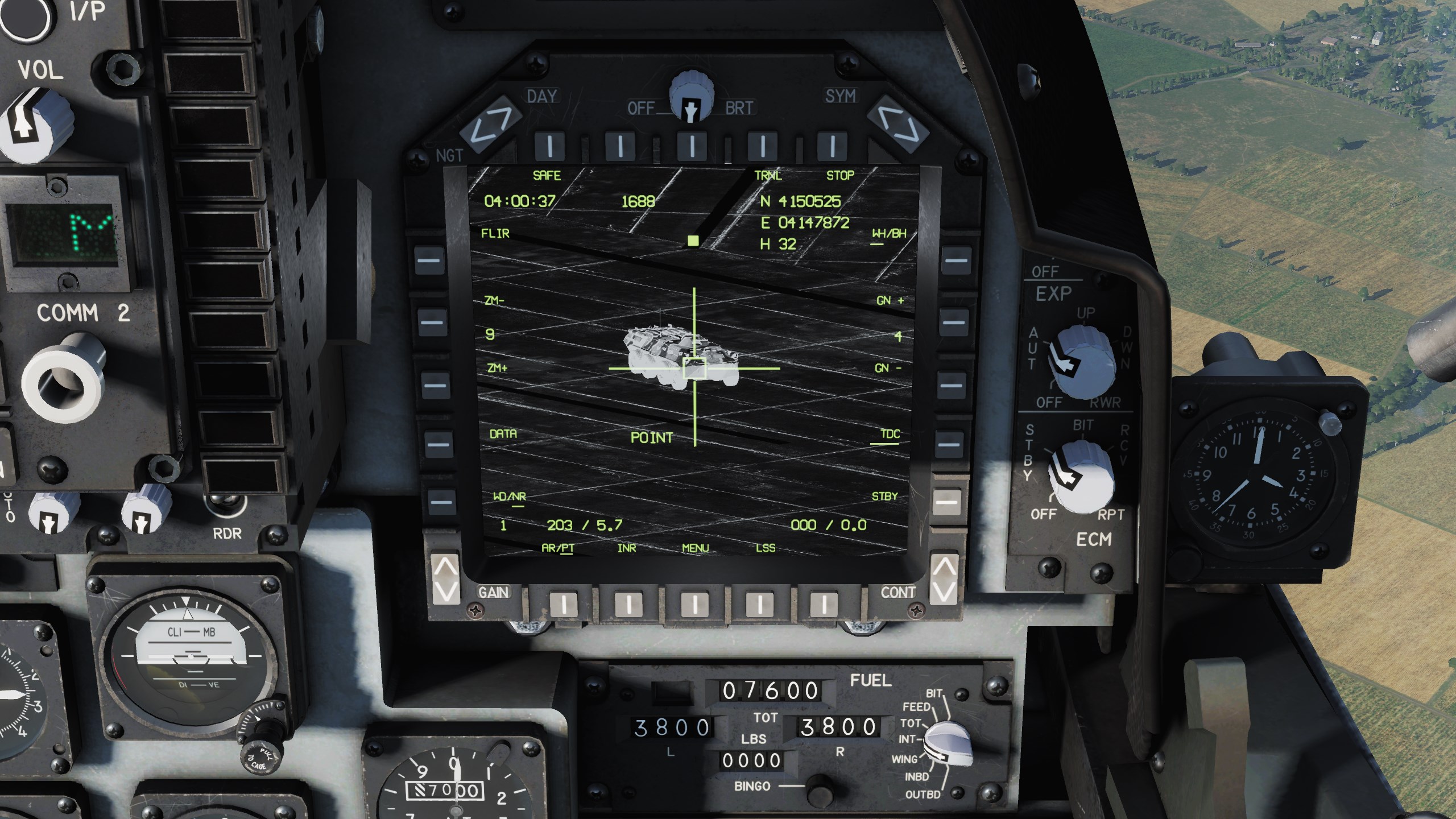
Task: Select the INR tracking button
Action: pos(628,604)
